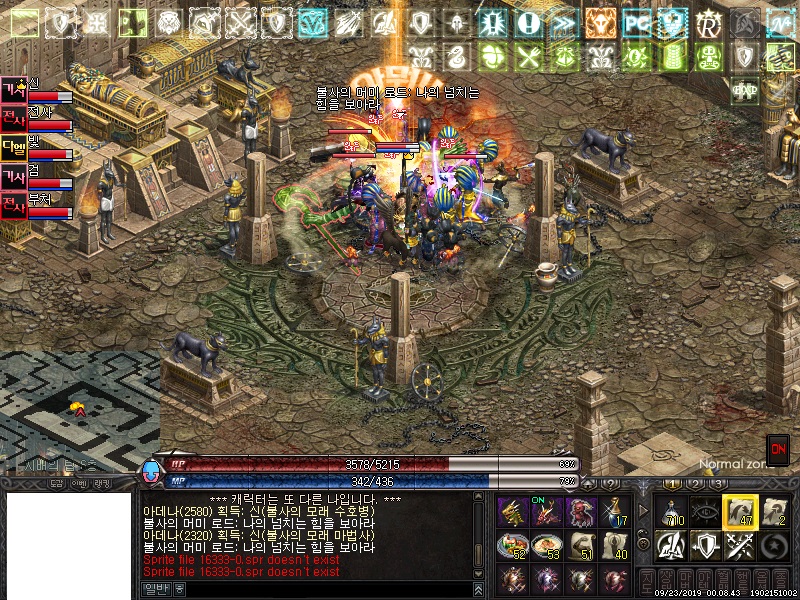Use the potion bottle slot numbered 710
800x600 pixels.
tap(670, 511)
